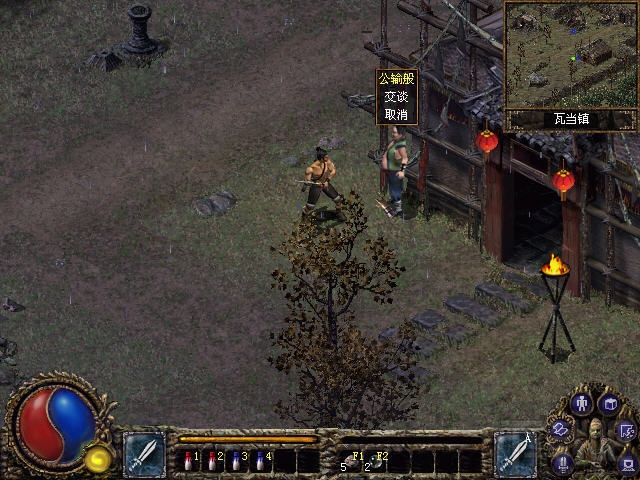This screenshot has width=640, height=480.
Task: Use the red potion in slot 1
Action: (x=190, y=461)
